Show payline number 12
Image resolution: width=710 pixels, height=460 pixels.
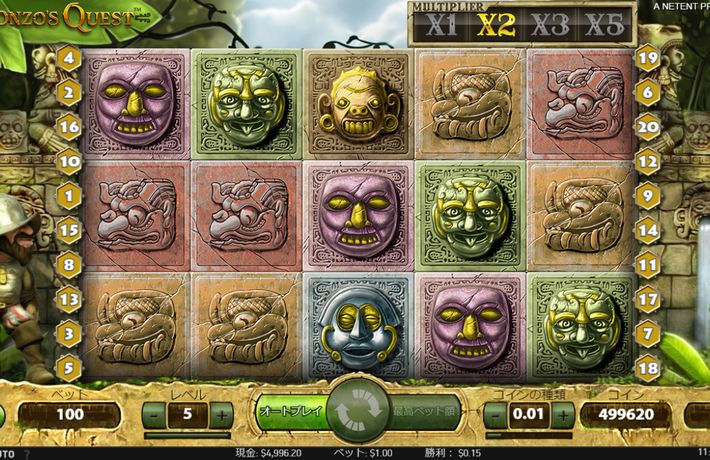pyautogui.click(x=647, y=160)
